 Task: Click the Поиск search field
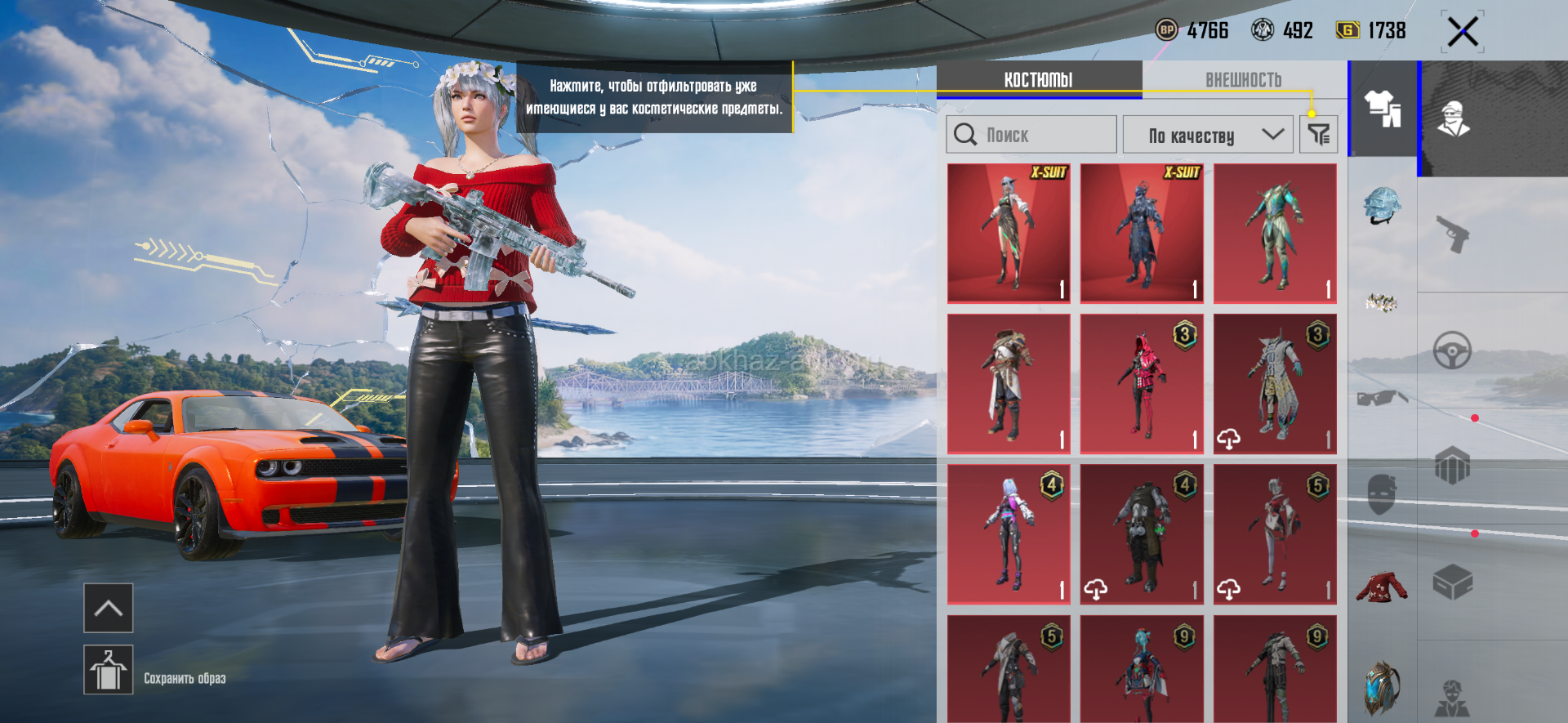point(1031,135)
